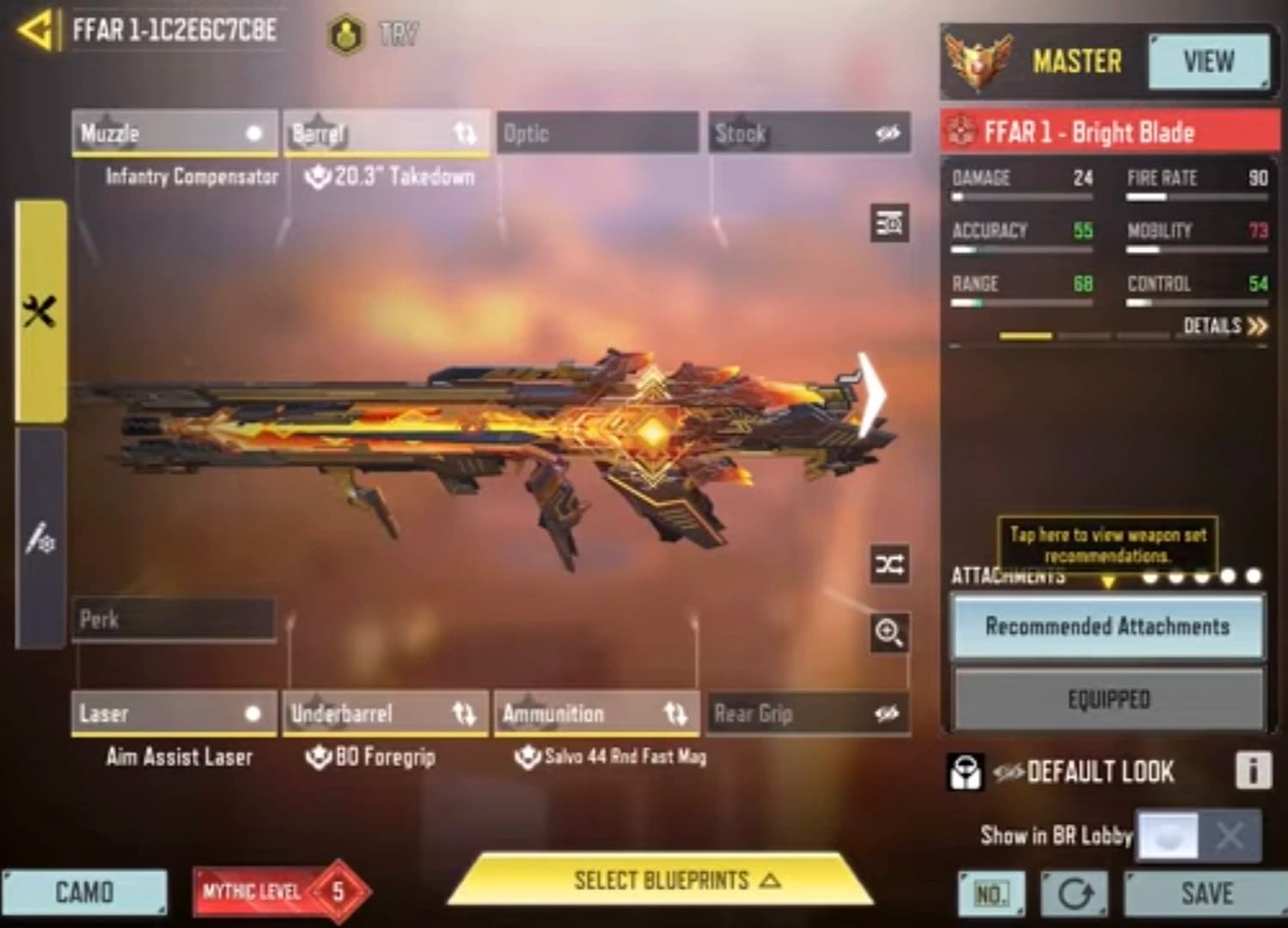Open the Ammunition attachment slot
The image size is (1288, 928).
click(597, 713)
